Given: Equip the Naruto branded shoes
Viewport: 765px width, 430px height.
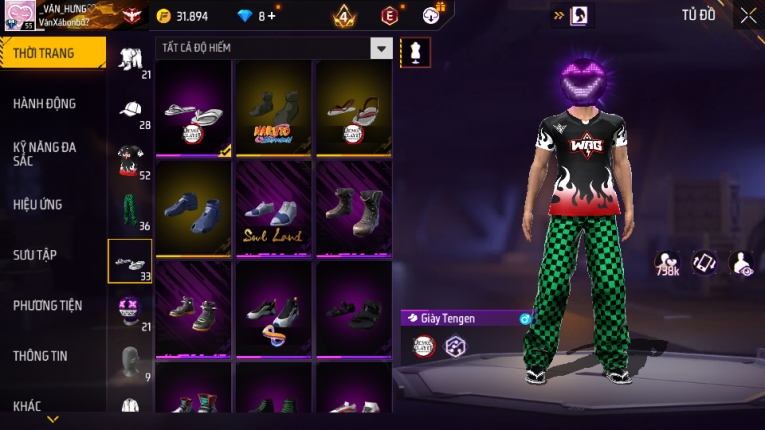Looking at the screenshot, I should coord(274,108).
